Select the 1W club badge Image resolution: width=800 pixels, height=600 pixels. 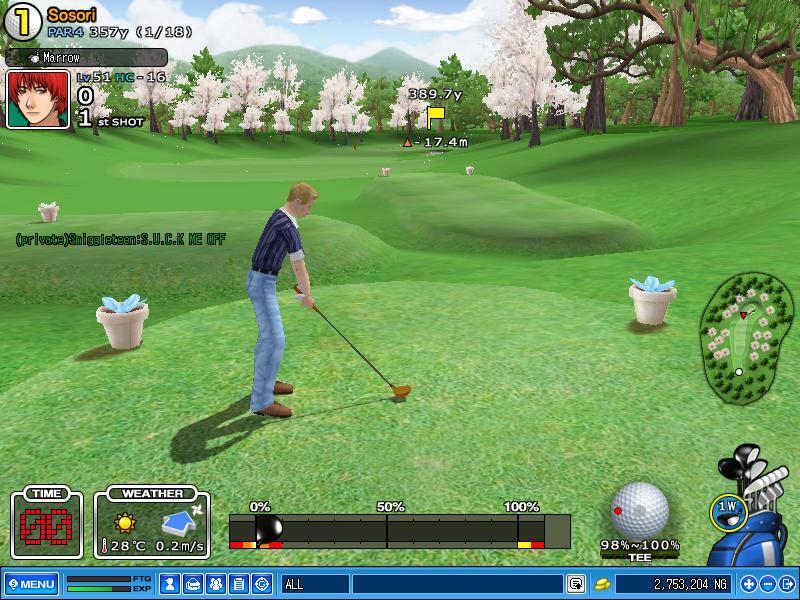pos(727,509)
